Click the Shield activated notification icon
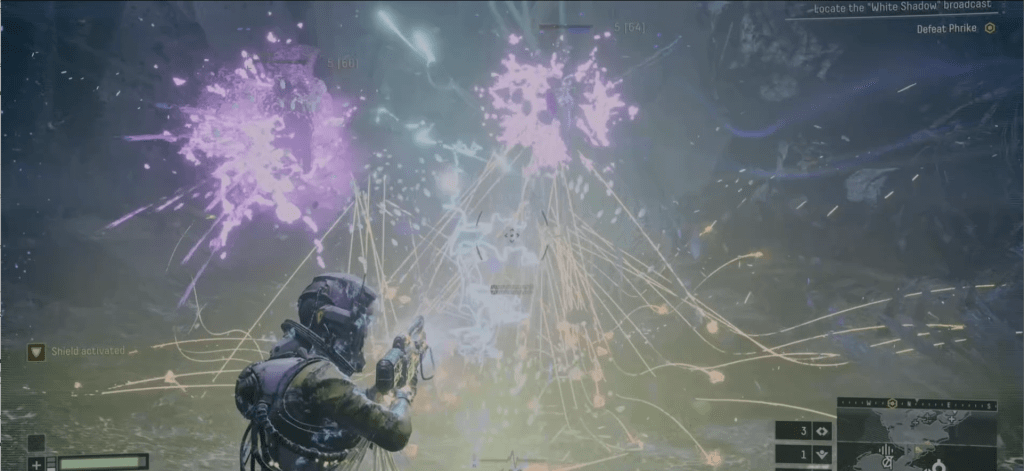Screen dimensions: 1024x471 (36, 351)
